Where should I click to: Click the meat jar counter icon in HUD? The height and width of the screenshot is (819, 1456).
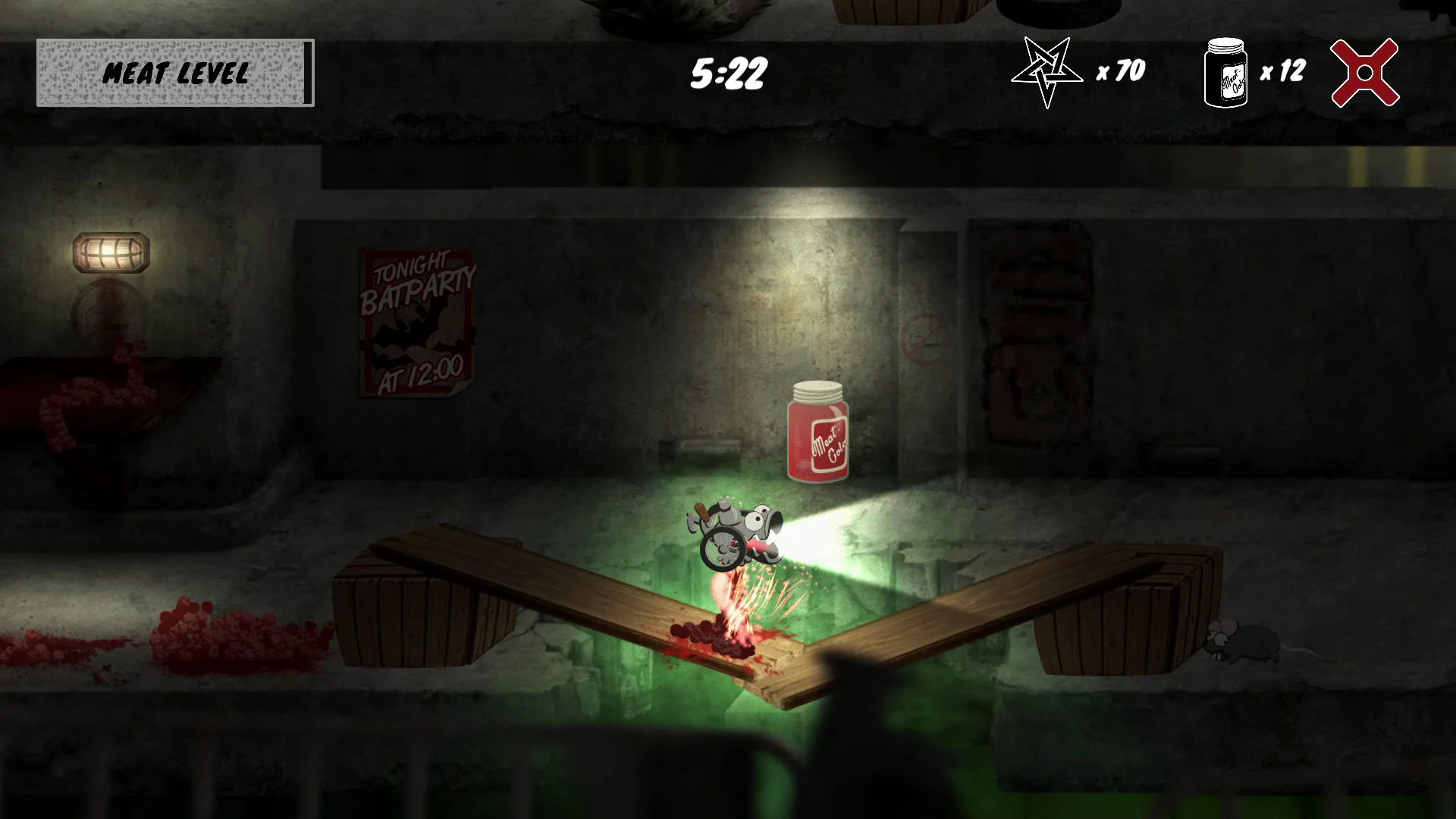1226,72
